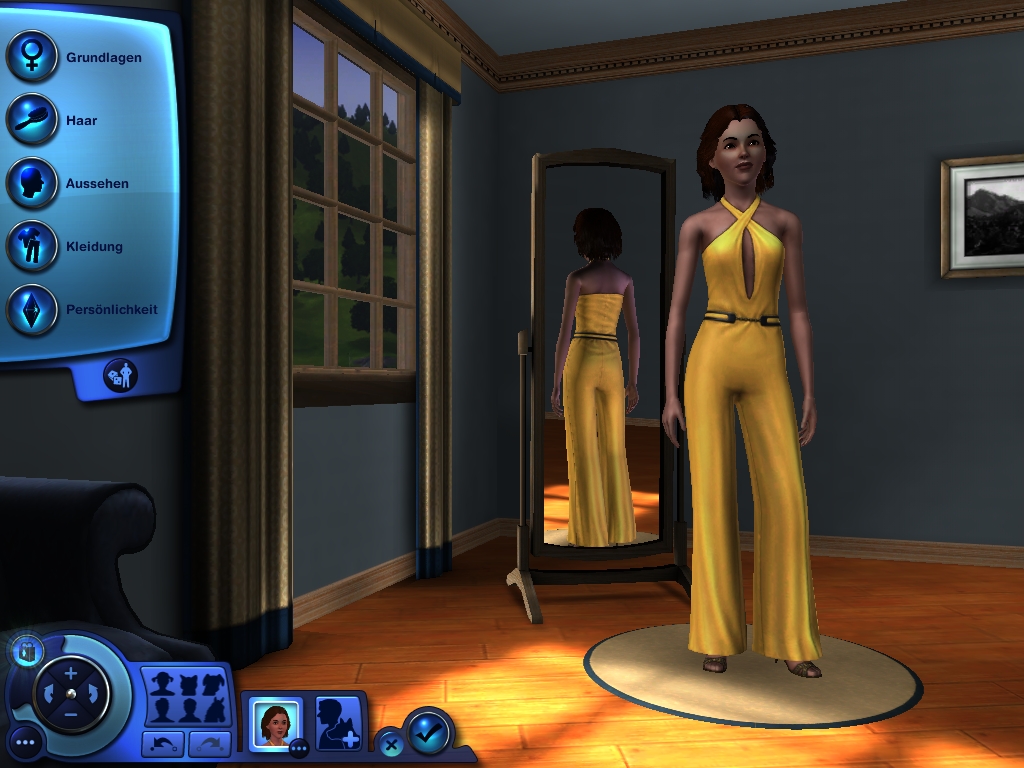Open the Kleidung clothing section
This screenshot has height=768, width=1024.
(x=32, y=246)
